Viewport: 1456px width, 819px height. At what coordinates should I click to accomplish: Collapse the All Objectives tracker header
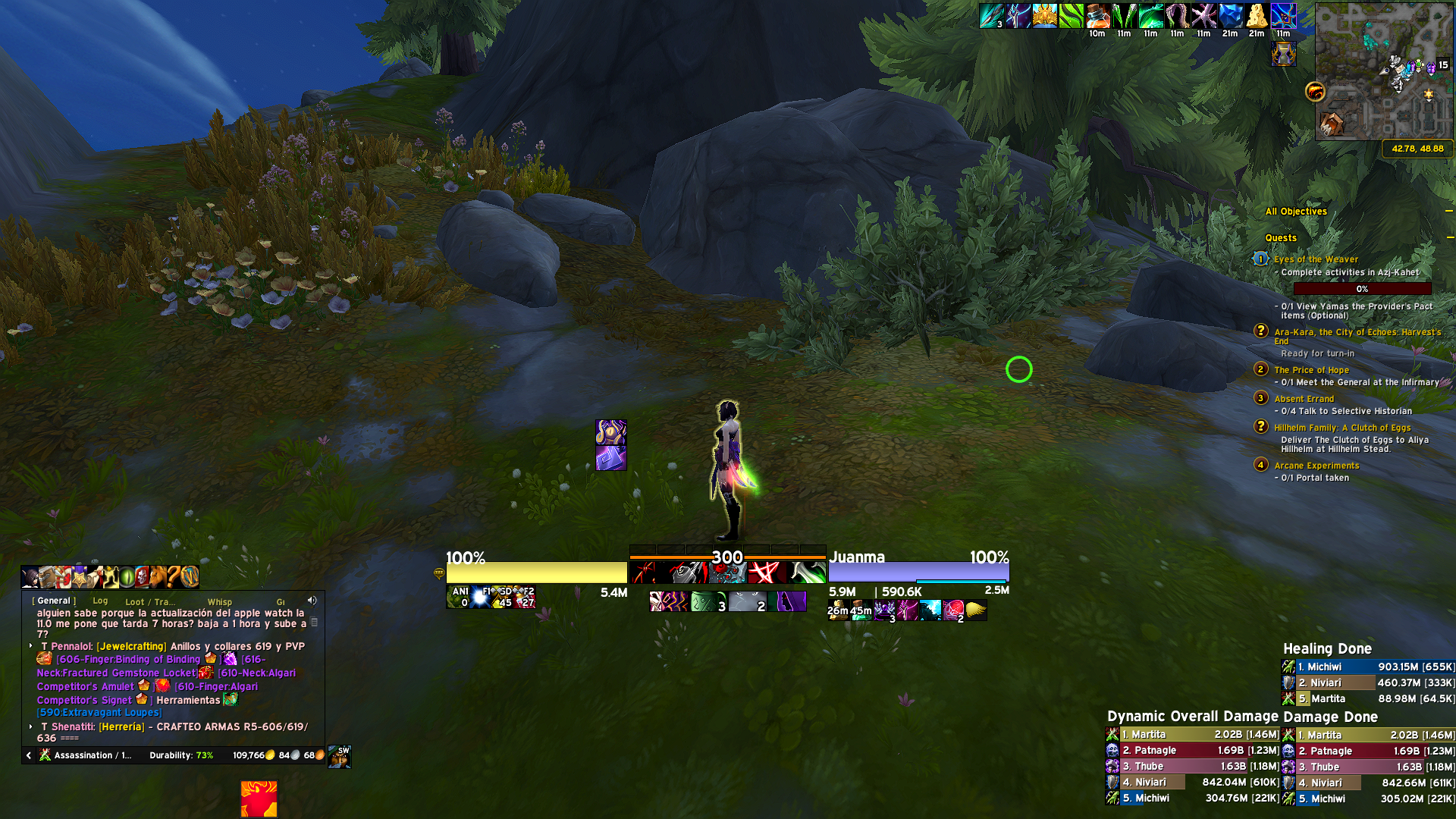(x=1448, y=212)
